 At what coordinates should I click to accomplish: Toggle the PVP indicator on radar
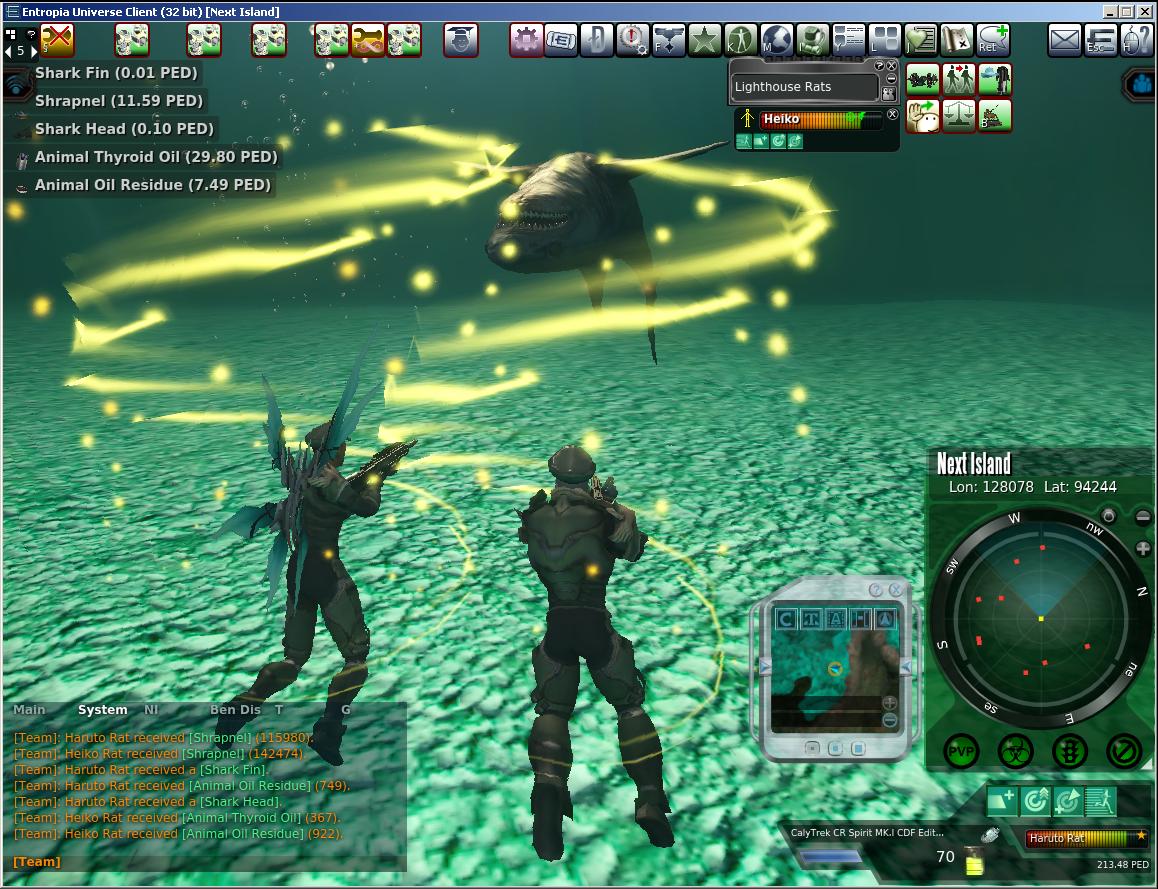tap(961, 749)
